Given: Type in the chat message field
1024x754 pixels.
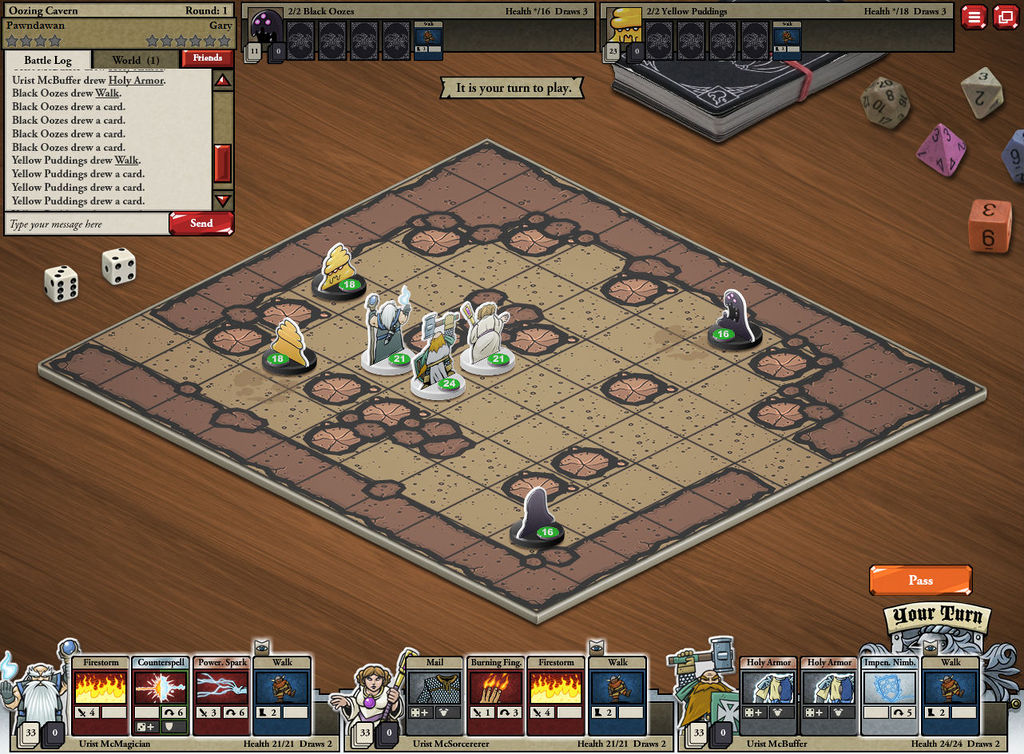Looking at the screenshot, I should [86, 224].
